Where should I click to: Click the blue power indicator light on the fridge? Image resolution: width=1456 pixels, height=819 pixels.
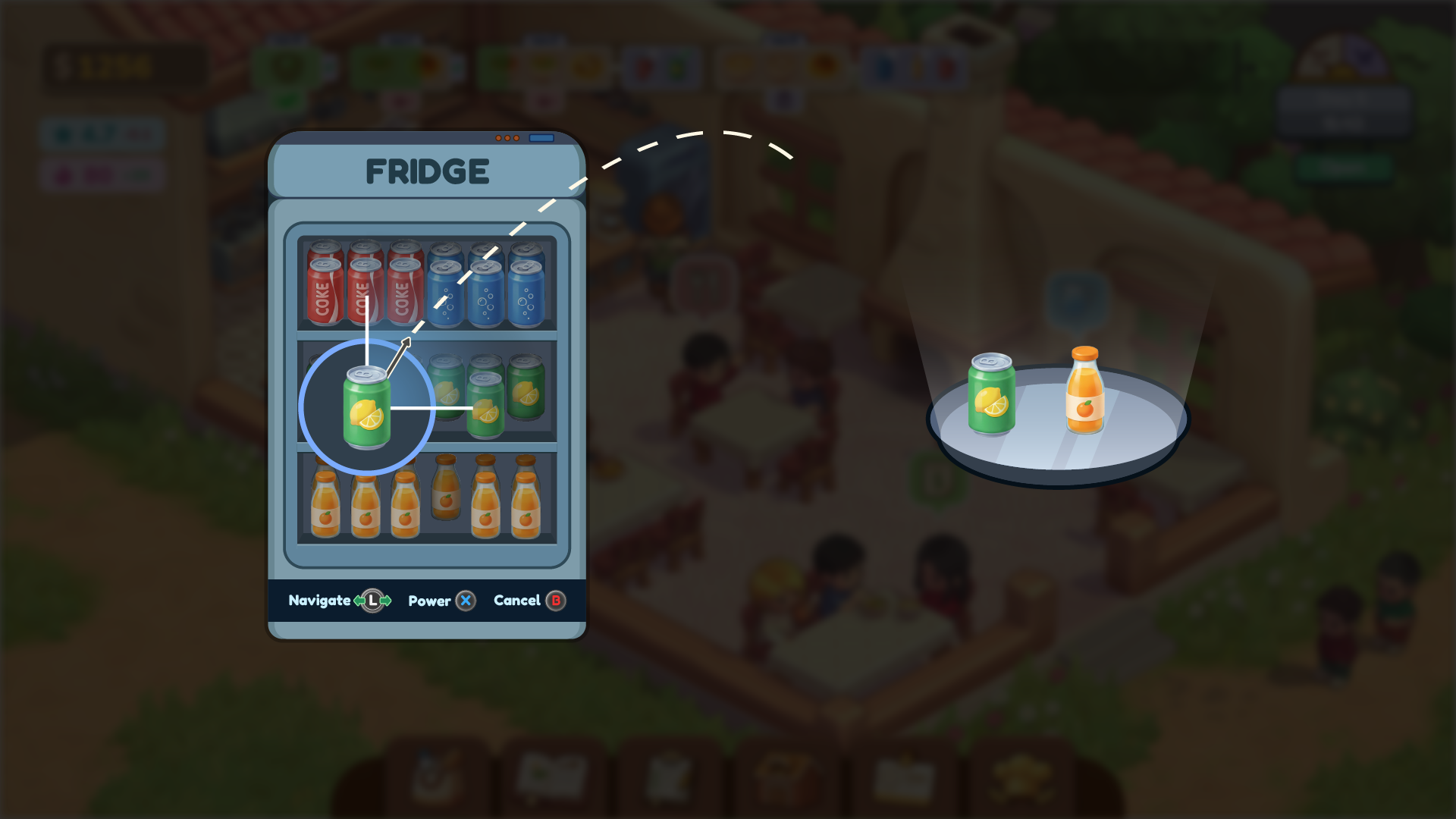coord(543,138)
